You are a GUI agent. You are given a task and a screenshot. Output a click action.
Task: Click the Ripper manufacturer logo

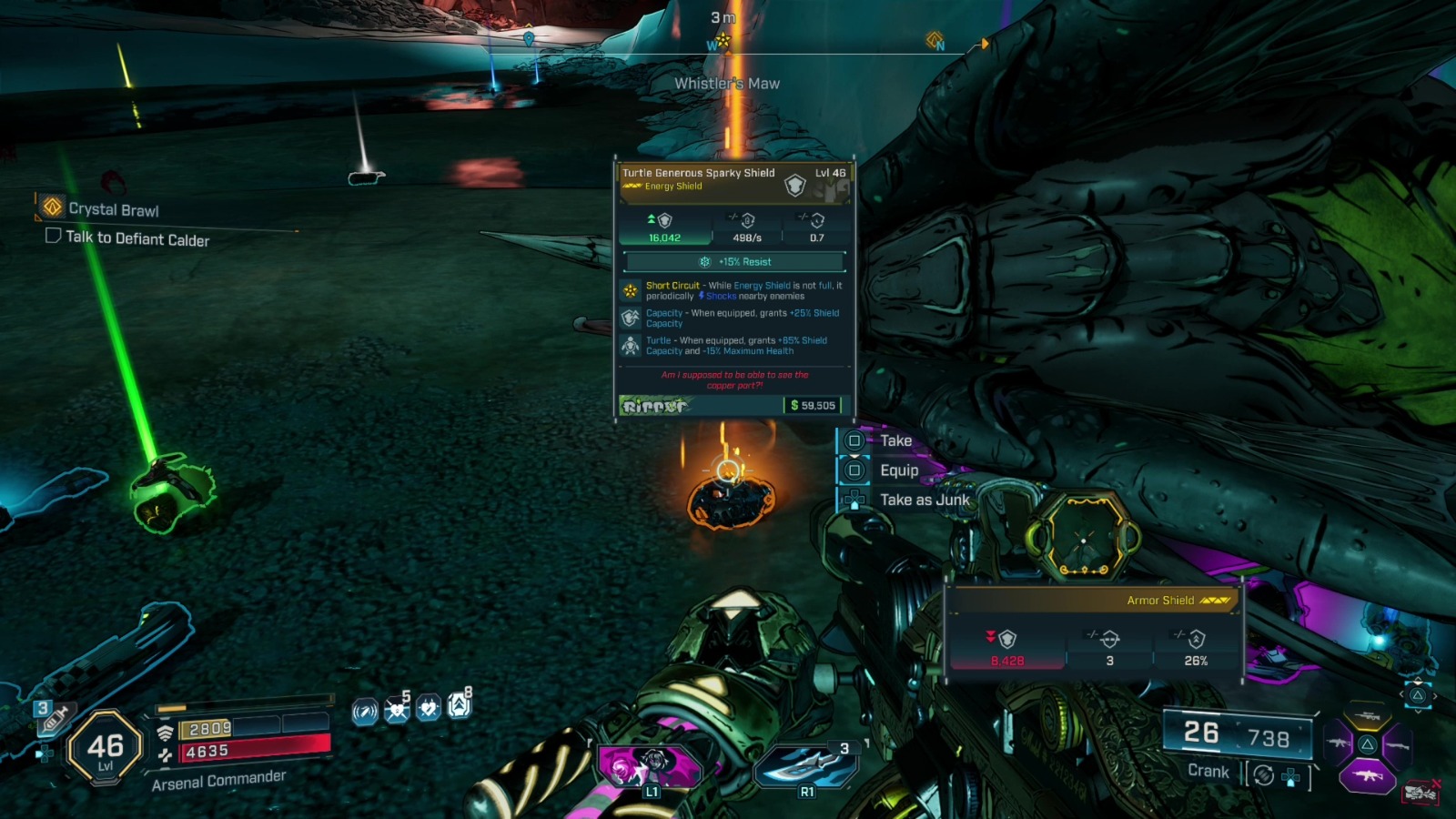[x=654, y=406]
